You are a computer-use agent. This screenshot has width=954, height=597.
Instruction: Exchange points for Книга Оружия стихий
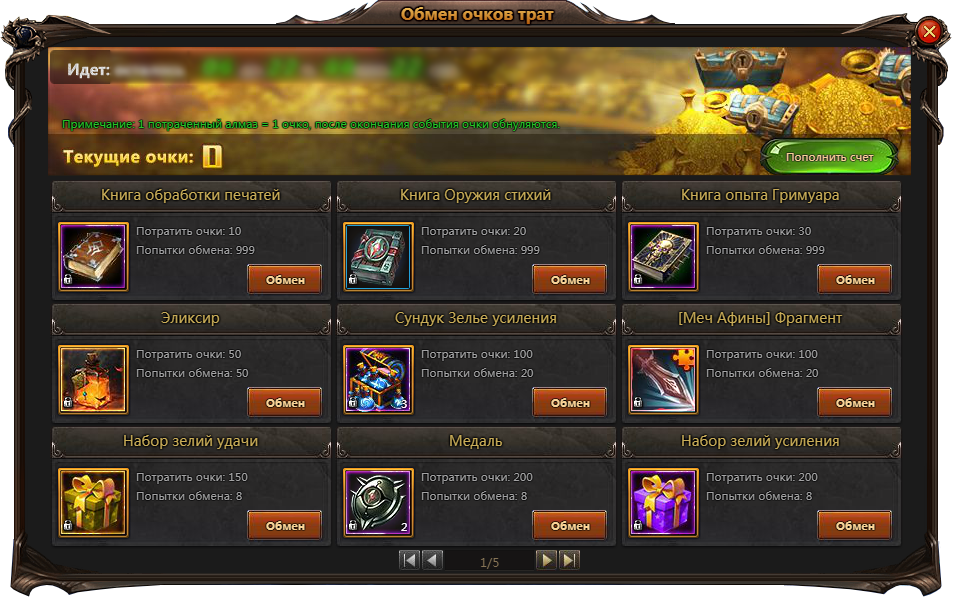click(569, 279)
